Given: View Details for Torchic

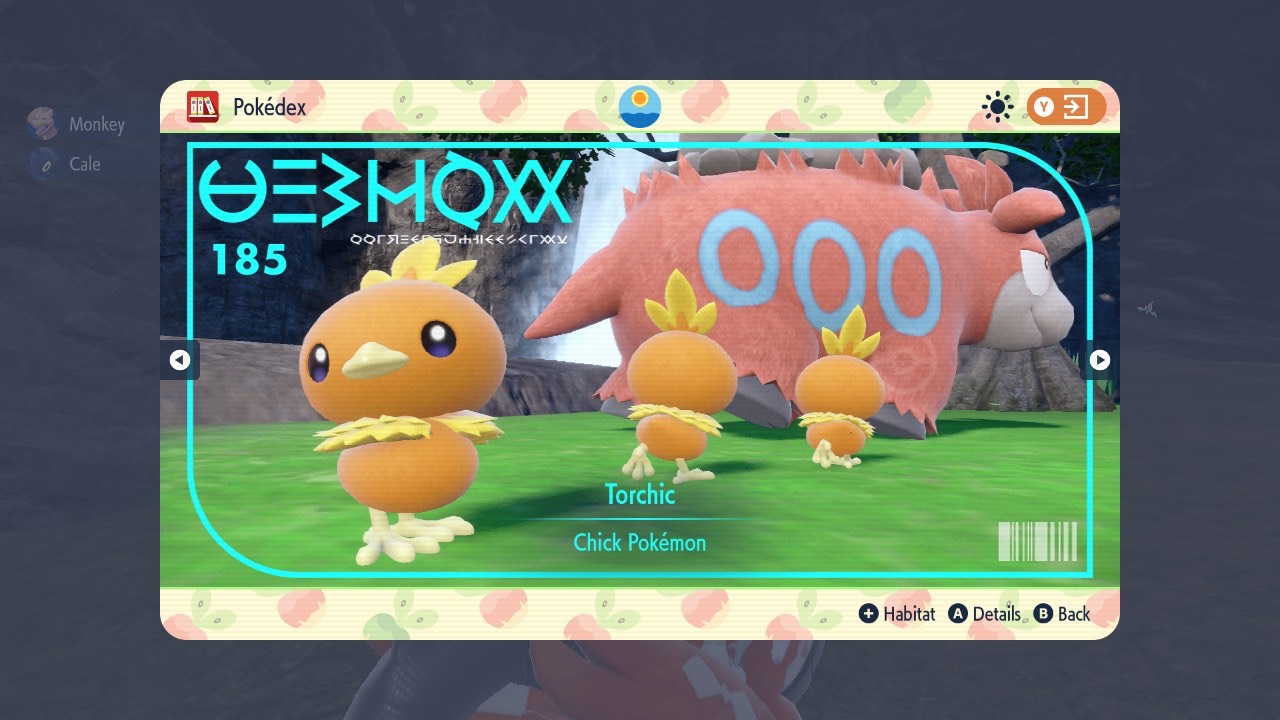Looking at the screenshot, I should (x=996, y=614).
